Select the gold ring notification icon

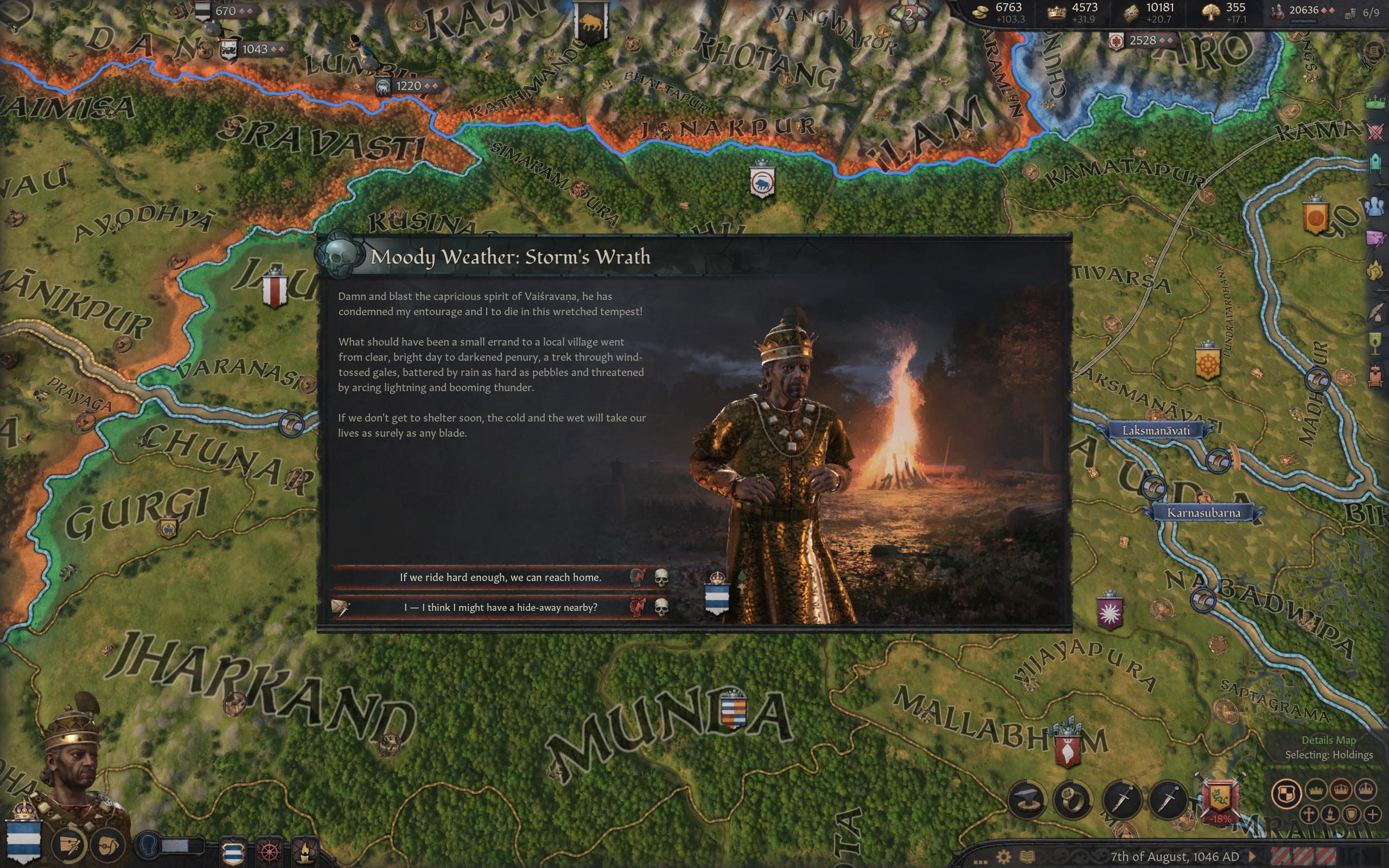1072,799
